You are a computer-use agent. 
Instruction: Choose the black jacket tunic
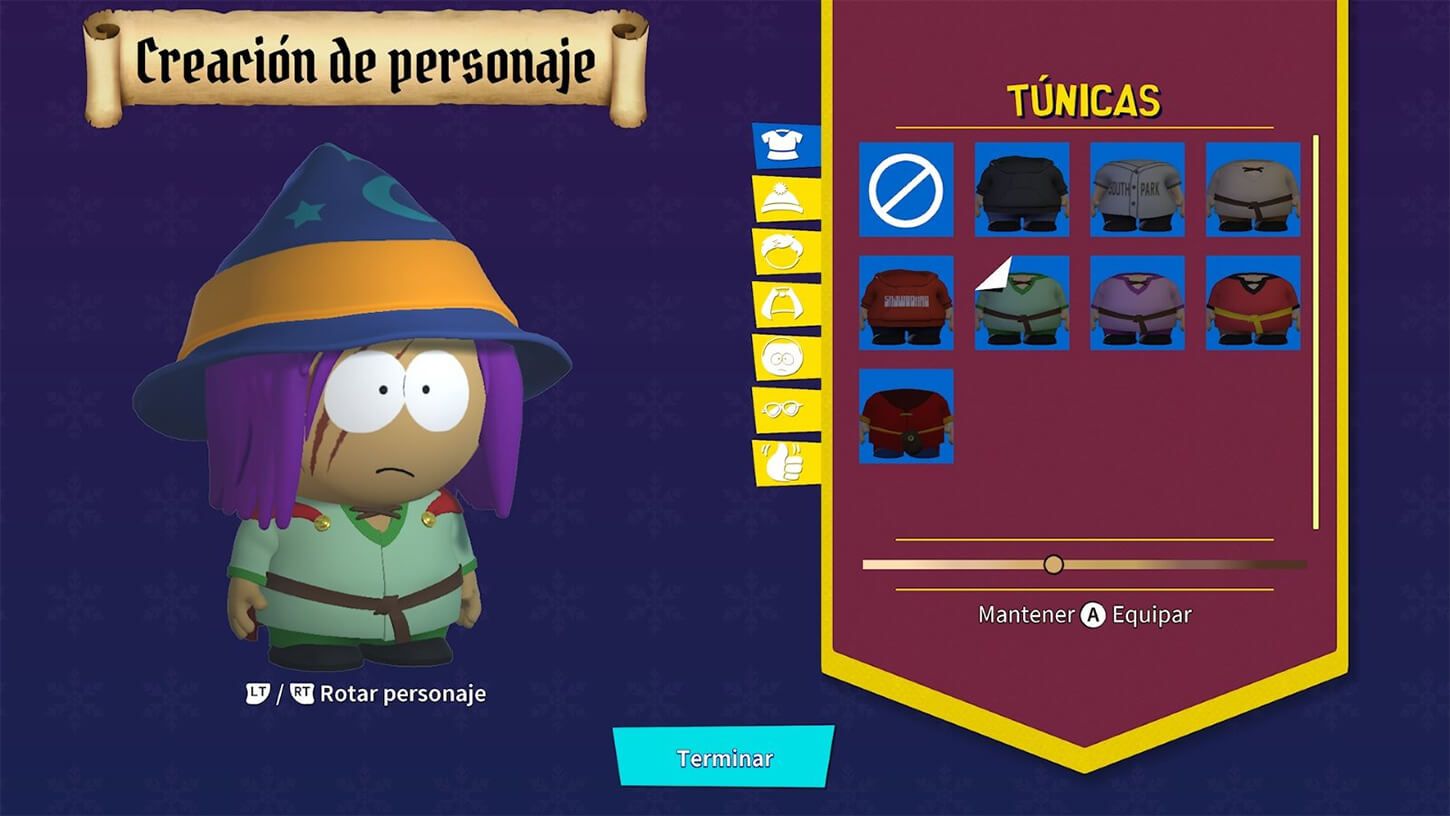[1021, 191]
